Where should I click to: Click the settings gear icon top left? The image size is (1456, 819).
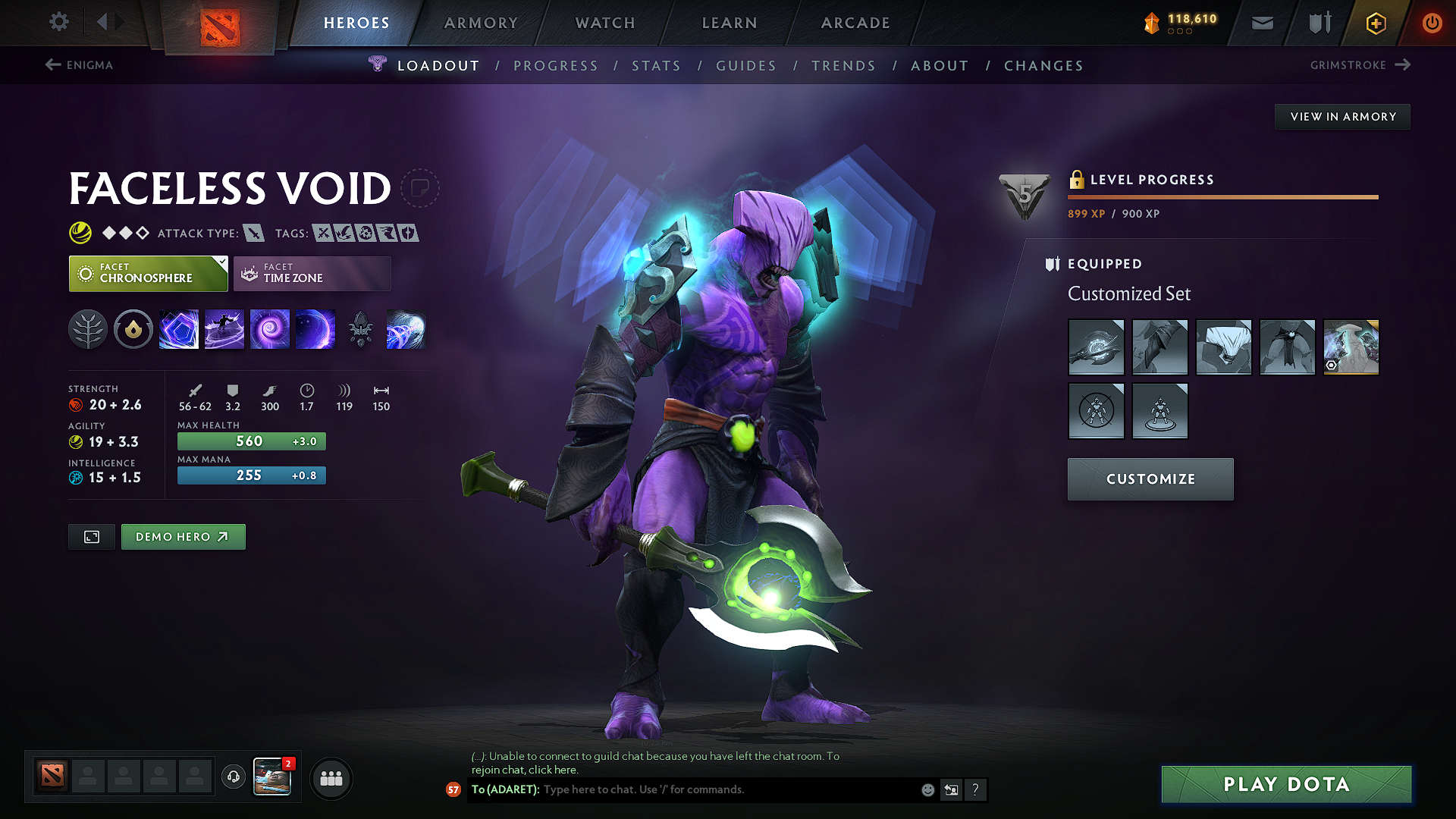pos(58,22)
